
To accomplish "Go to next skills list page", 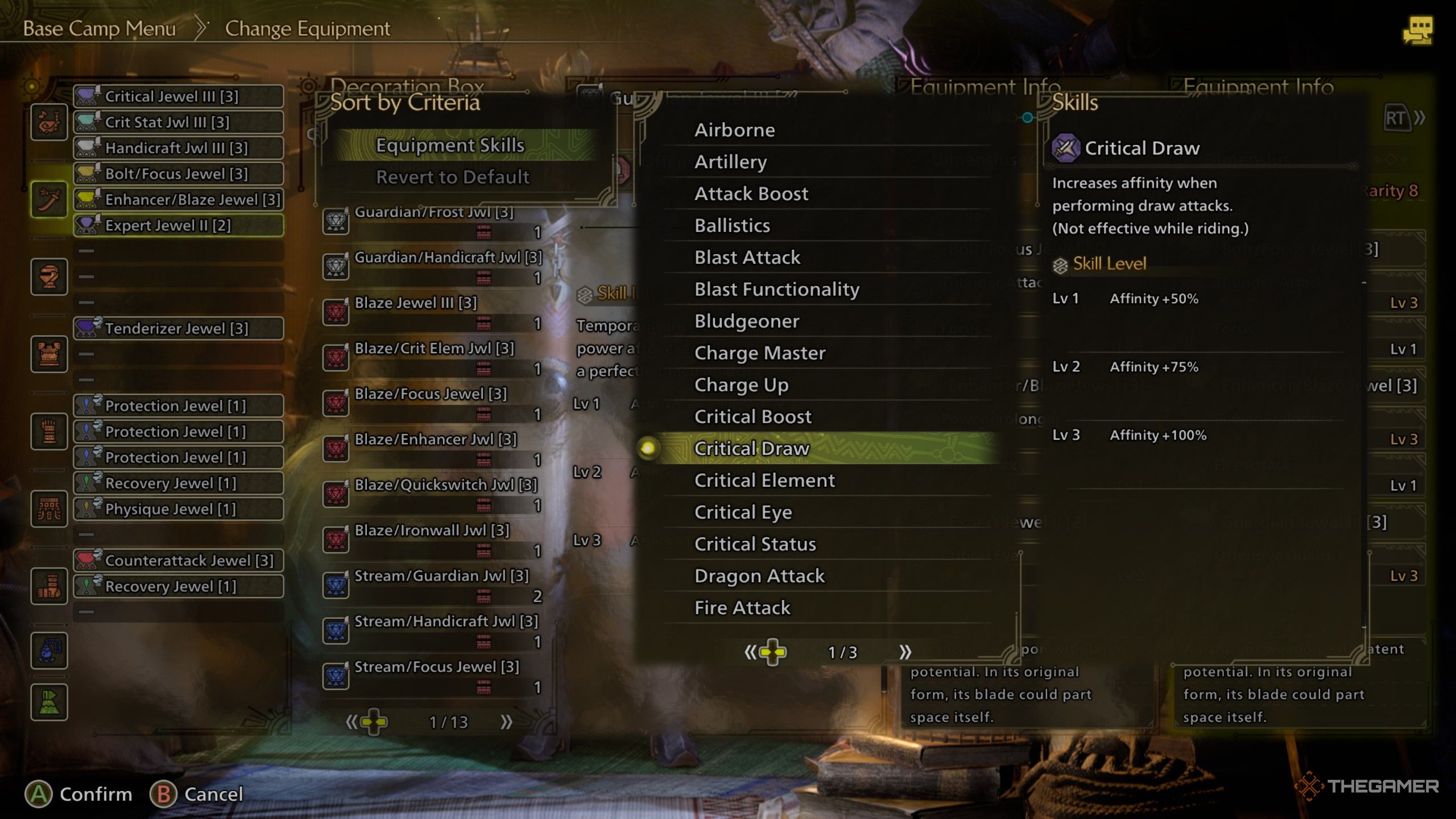I will click(x=905, y=652).
